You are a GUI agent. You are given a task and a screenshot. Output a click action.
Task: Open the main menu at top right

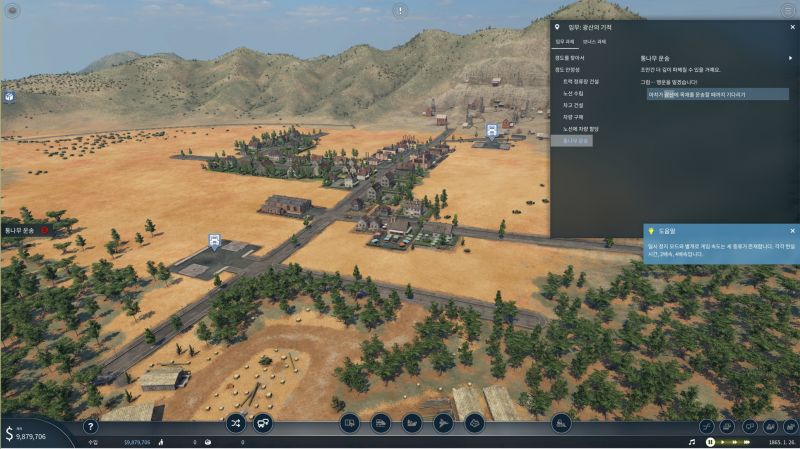pos(787,10)
